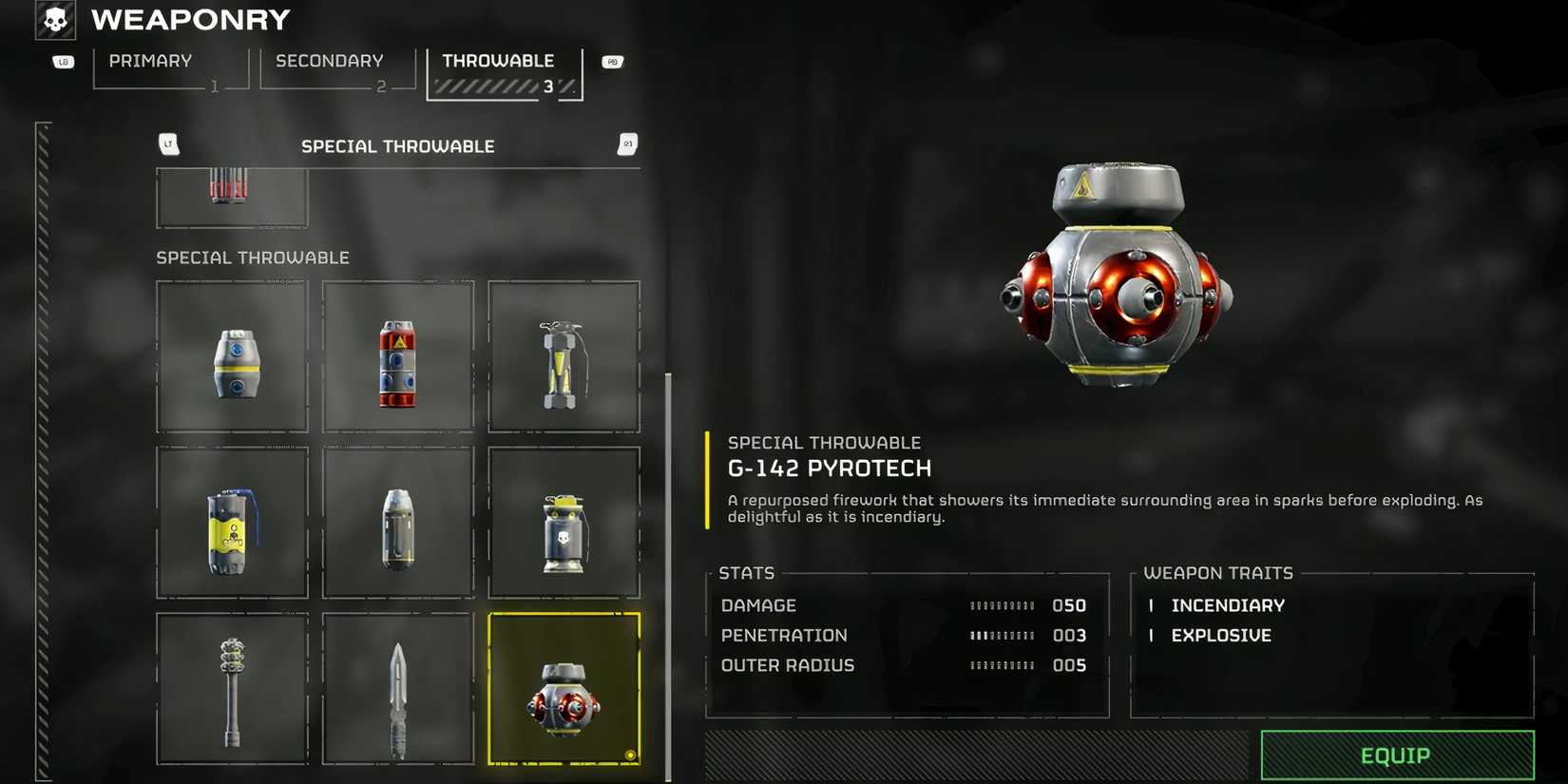Click the RB bumper icon near Throwable tab
This screenshot has height=784, width=1568.
click(x=611, y=60)
